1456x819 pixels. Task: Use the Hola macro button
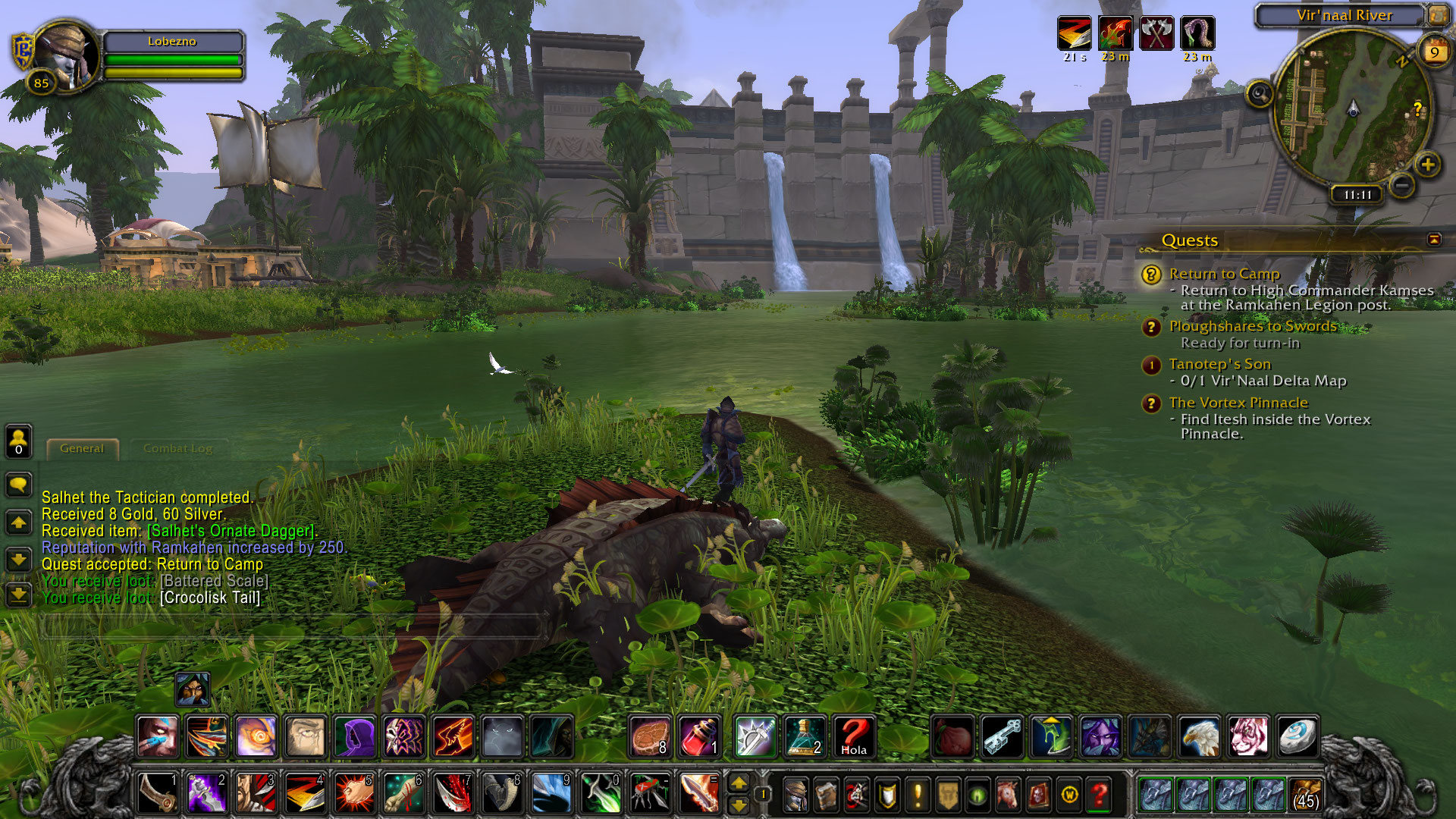point(853,736)
